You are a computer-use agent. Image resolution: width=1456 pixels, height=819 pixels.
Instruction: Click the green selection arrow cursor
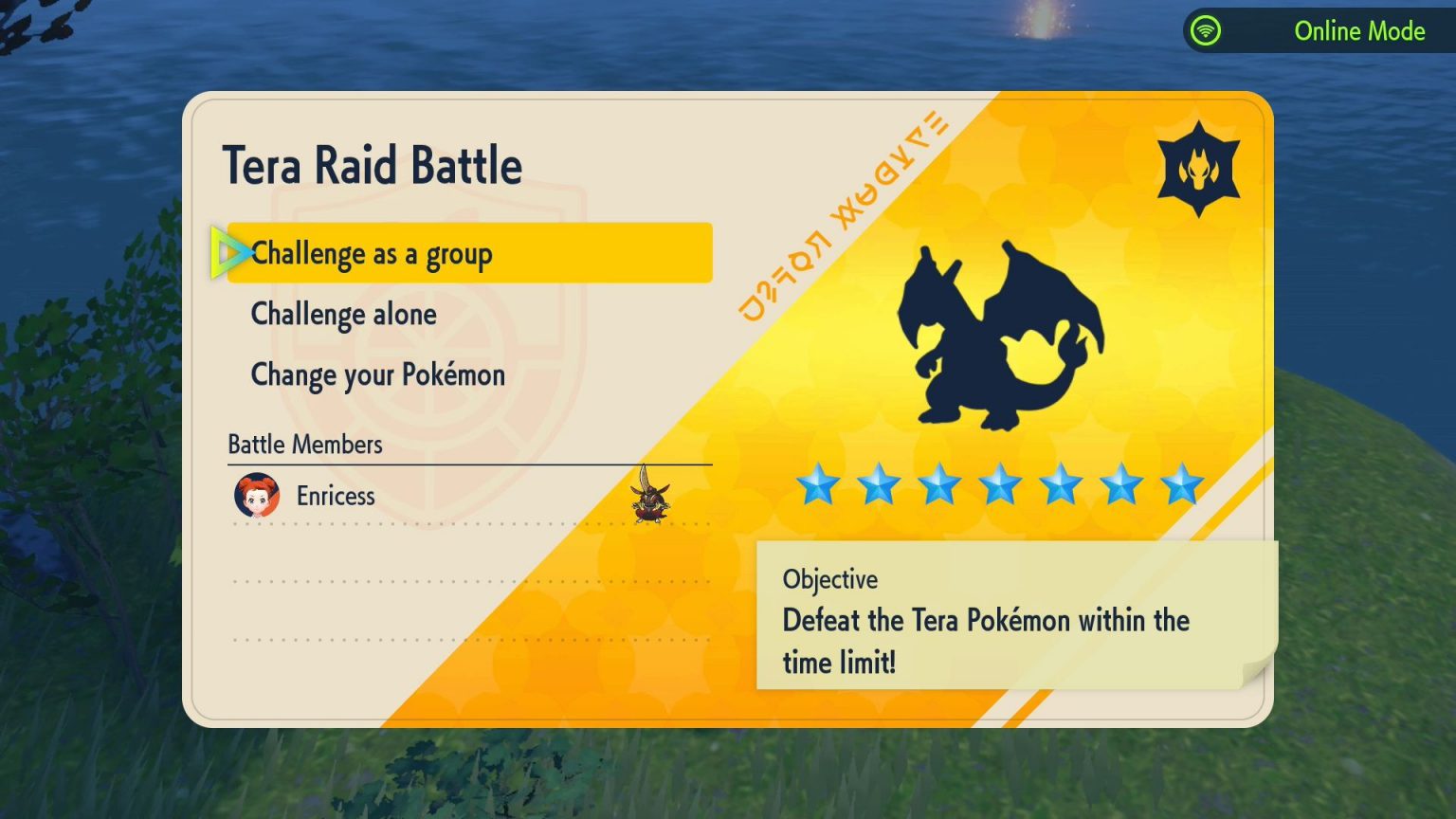point(227,253)
